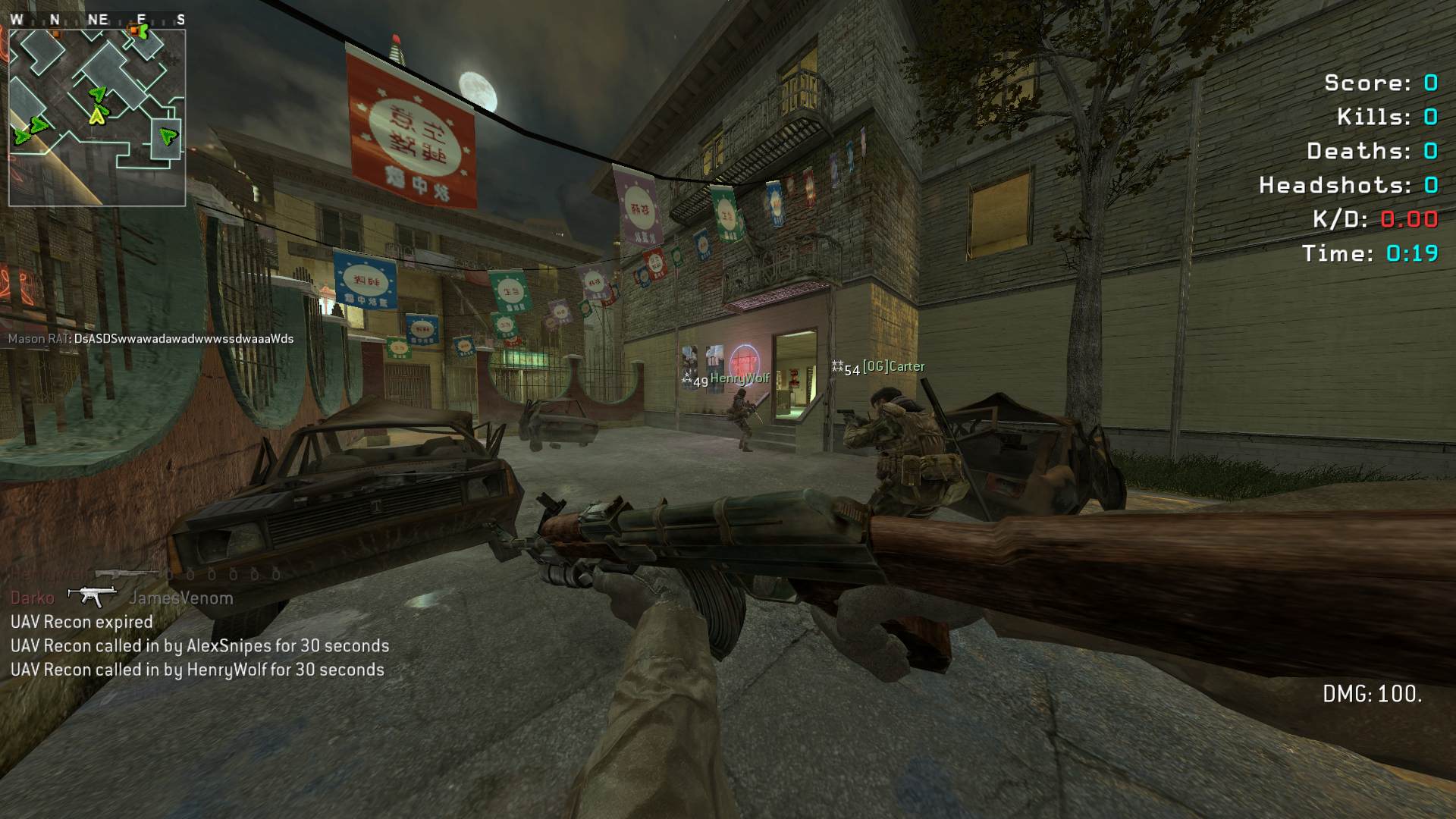Select the yellow player arrow on minimap
The height and width of the screenshot is (819, 1456).
click(97, 116)
